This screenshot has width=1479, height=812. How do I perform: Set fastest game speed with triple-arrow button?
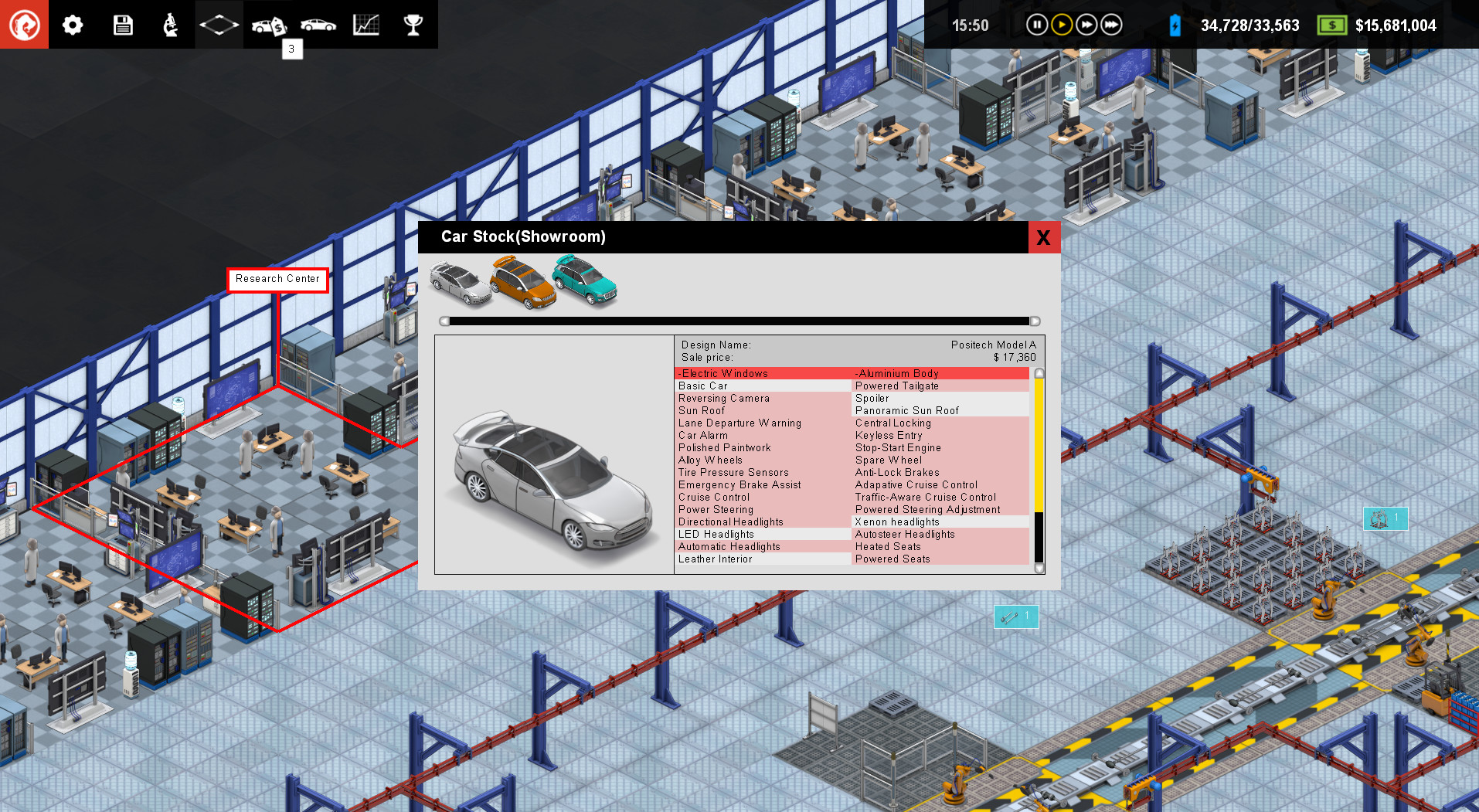[x=1111, y=24]
